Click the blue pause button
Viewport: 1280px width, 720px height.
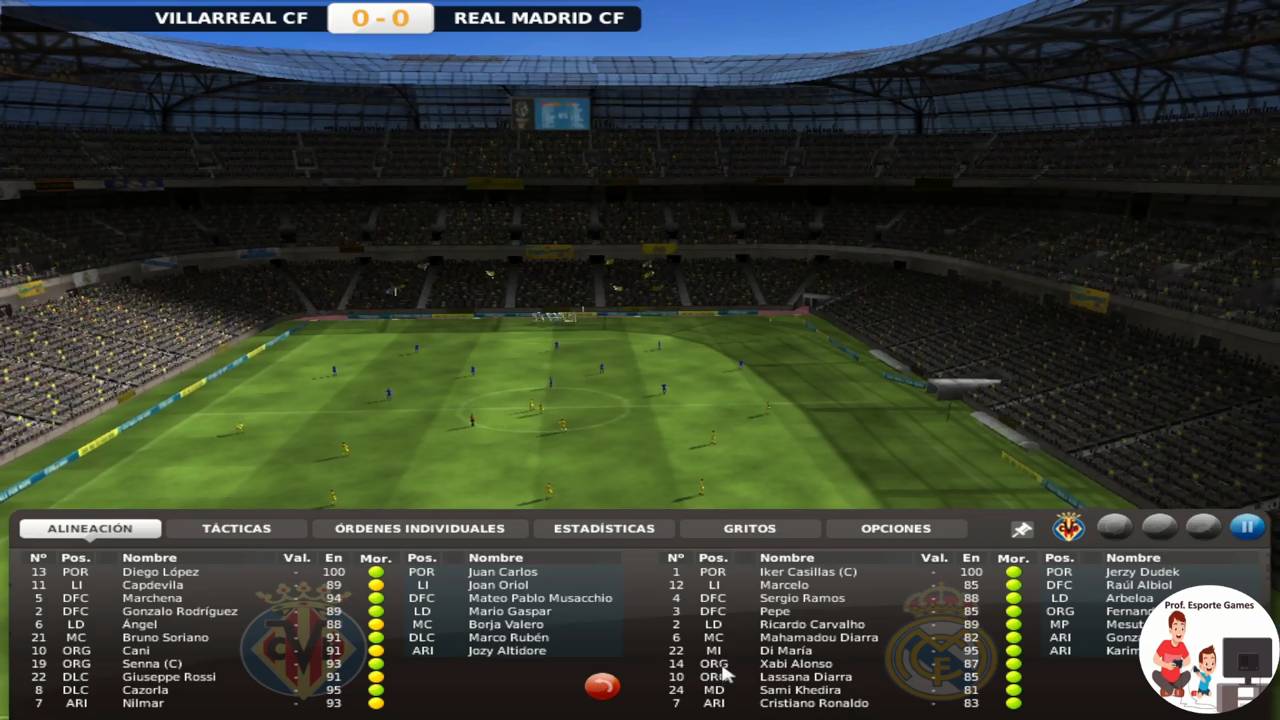click(1247, 526)
